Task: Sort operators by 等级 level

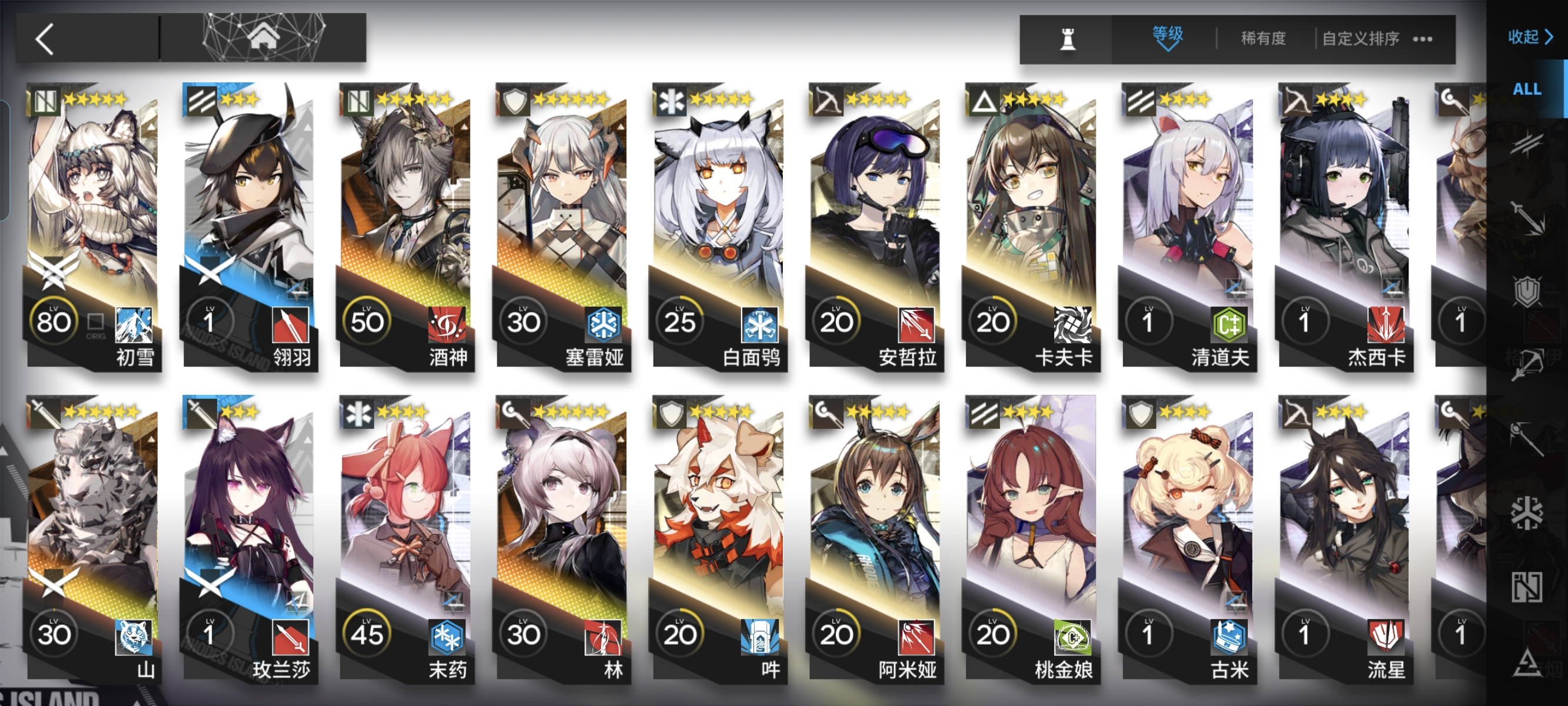Action: click(x=1167, y=37)
